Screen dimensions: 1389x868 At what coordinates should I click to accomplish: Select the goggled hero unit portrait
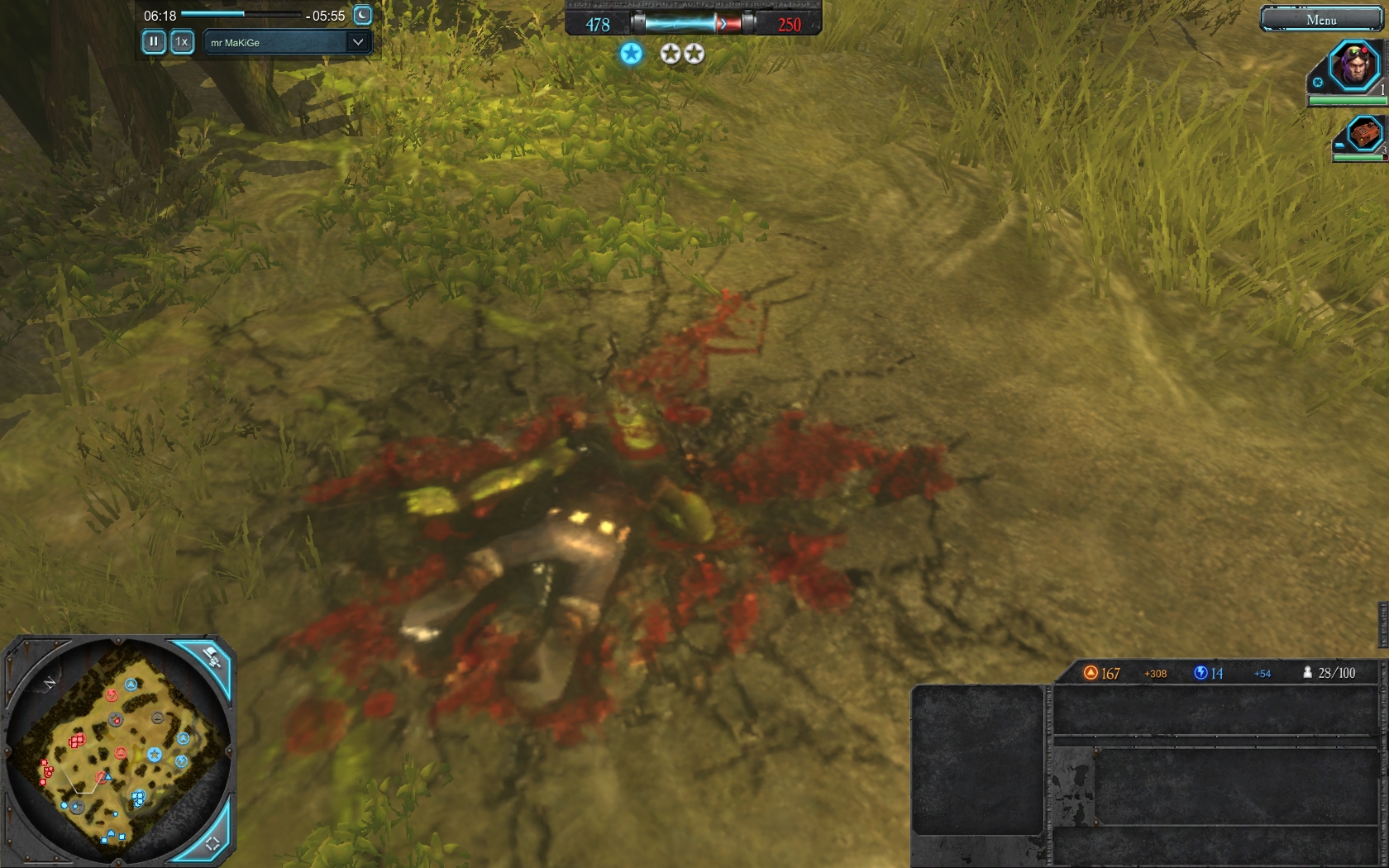pyautogui.click(x=1354, y=65)
